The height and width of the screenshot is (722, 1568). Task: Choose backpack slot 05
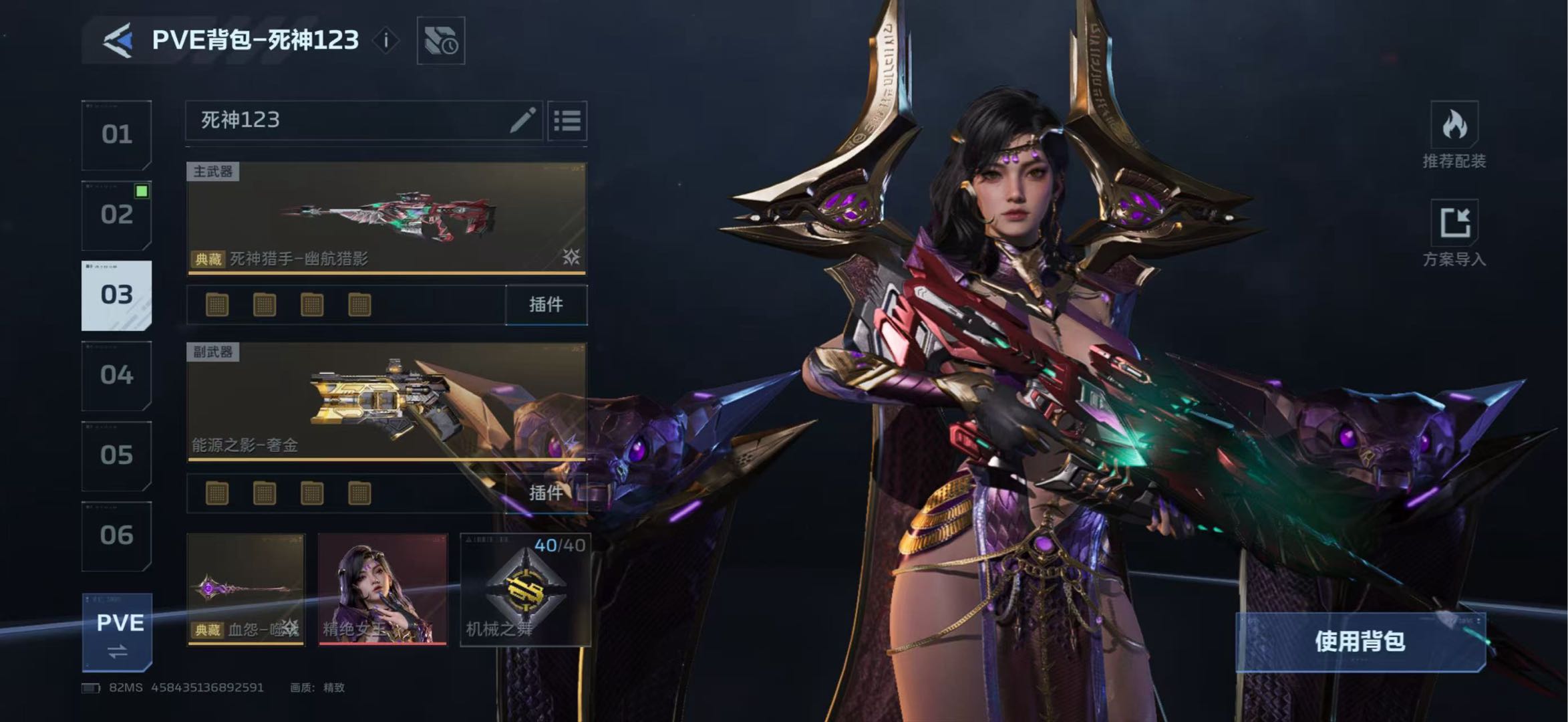coord(117,456)
